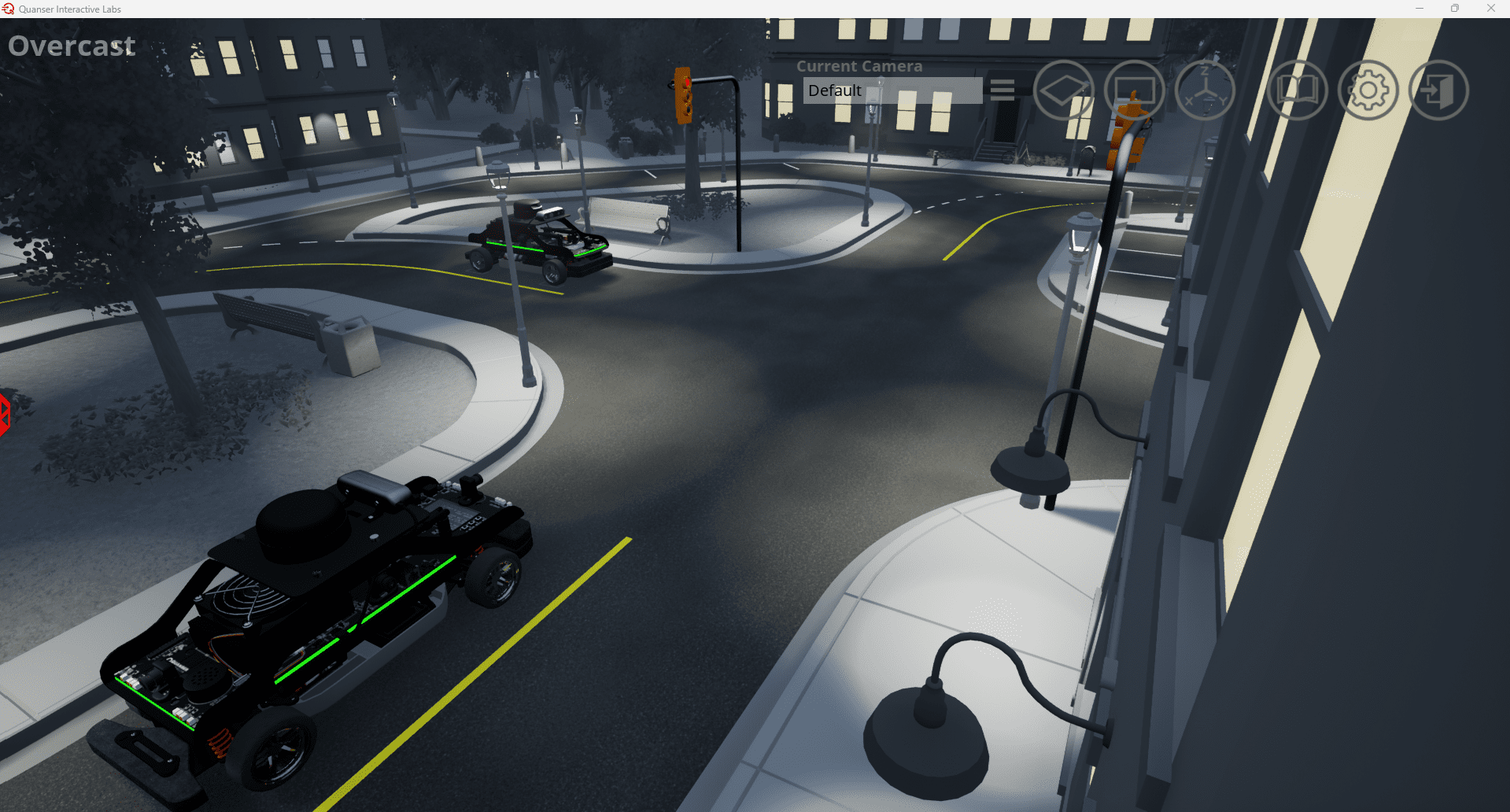Screen dimensions: 1510x812
Task: Select the screen display icon
Action: (x=1134, y=90)
